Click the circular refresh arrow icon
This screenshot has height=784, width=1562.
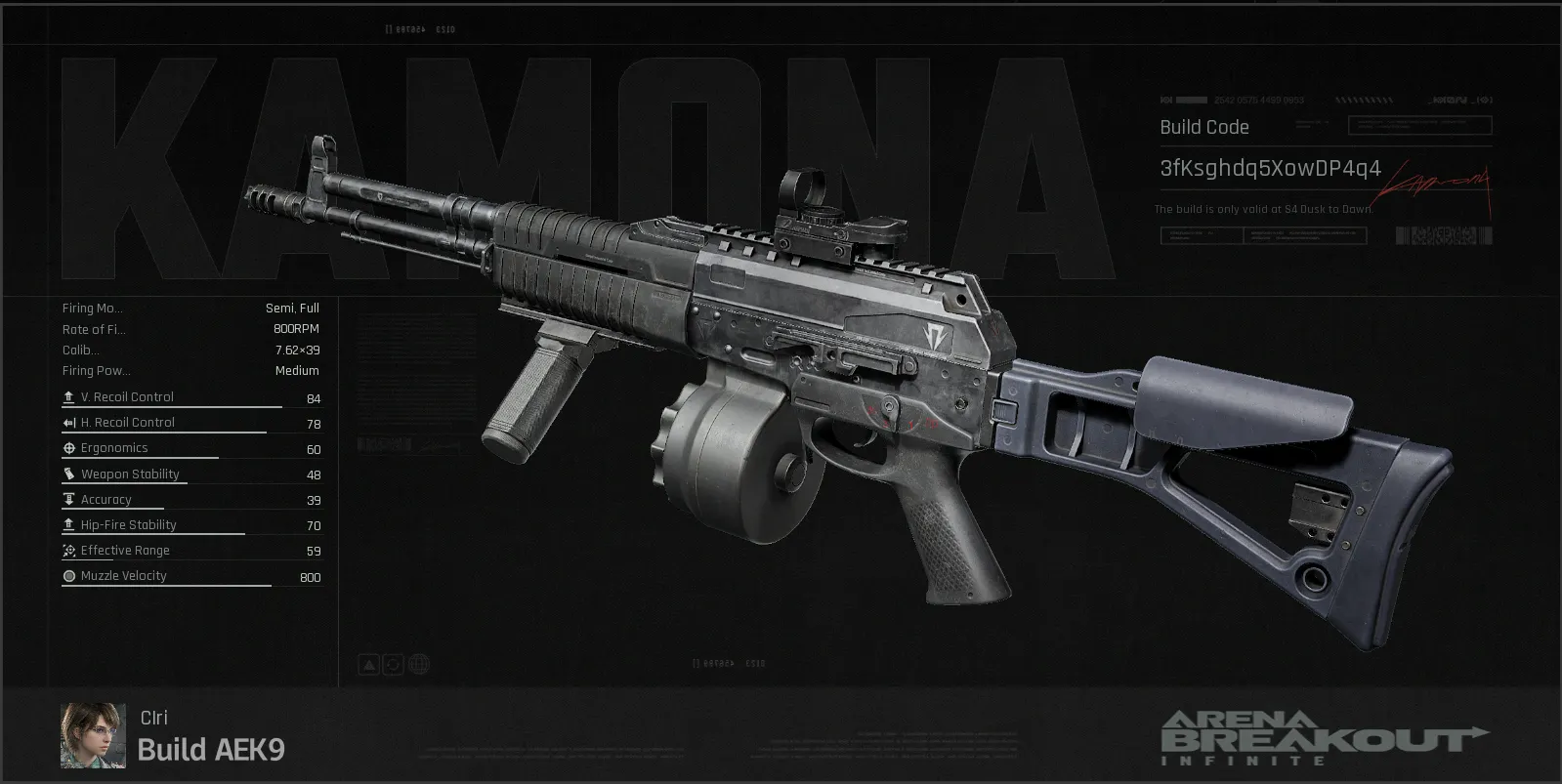(393, 665)
